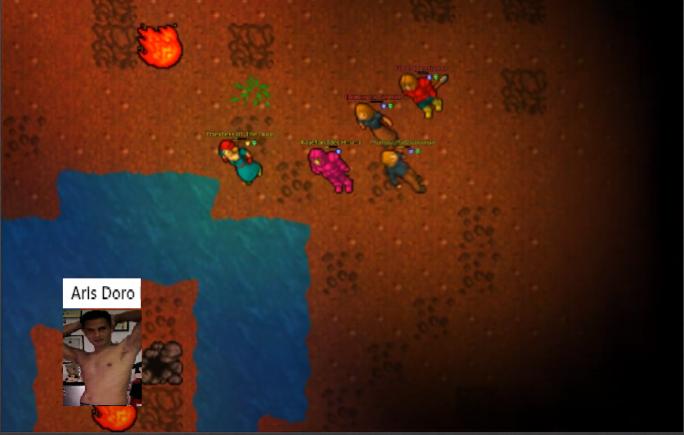Select the Aris Doro name label
Viewport: 684px width, 435px height.
click(x=101, y=294)
